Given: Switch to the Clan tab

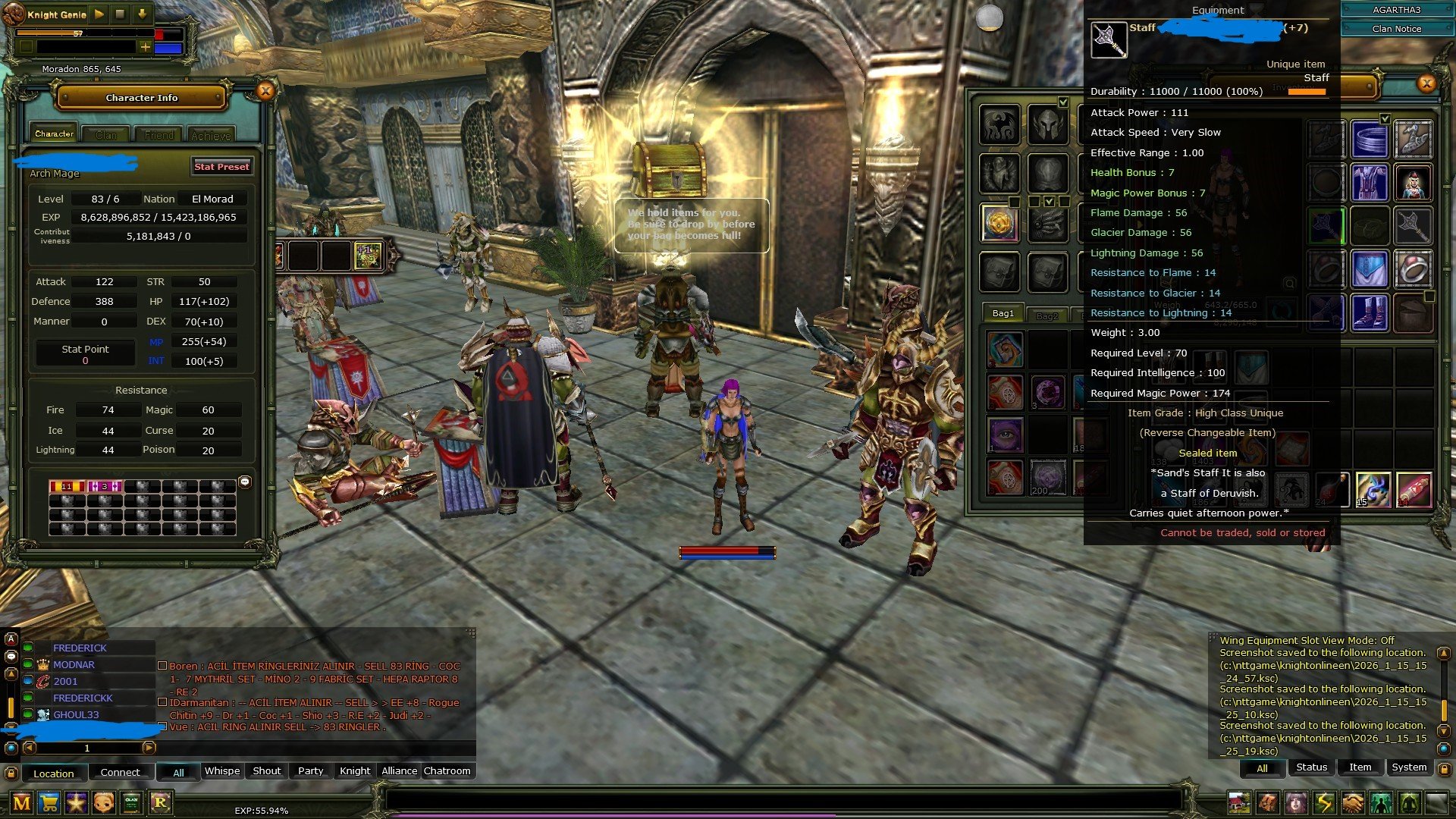Looking at the screenshot, I should 106,135.
